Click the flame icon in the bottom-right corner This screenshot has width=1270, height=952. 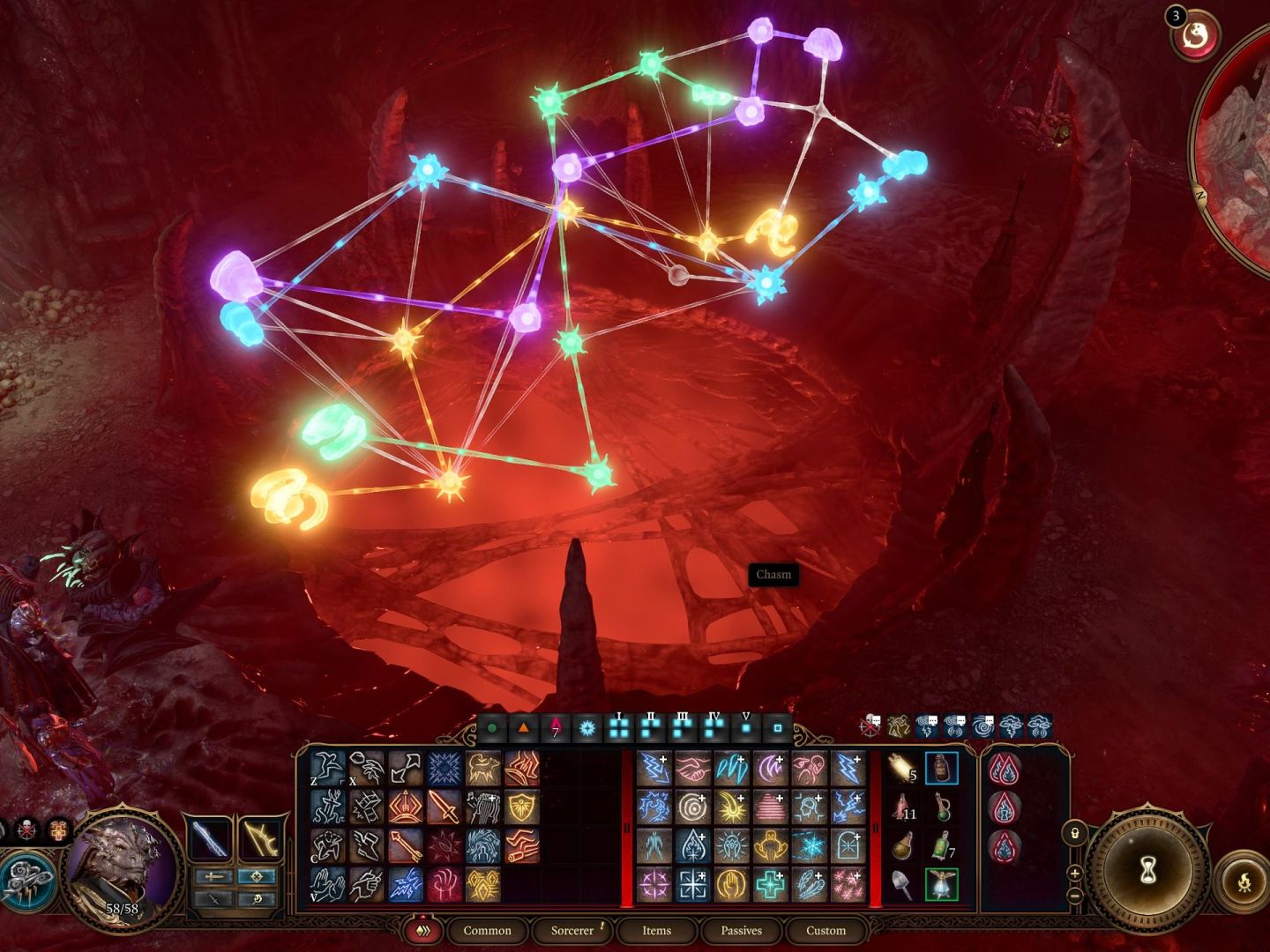(1244, 881)
